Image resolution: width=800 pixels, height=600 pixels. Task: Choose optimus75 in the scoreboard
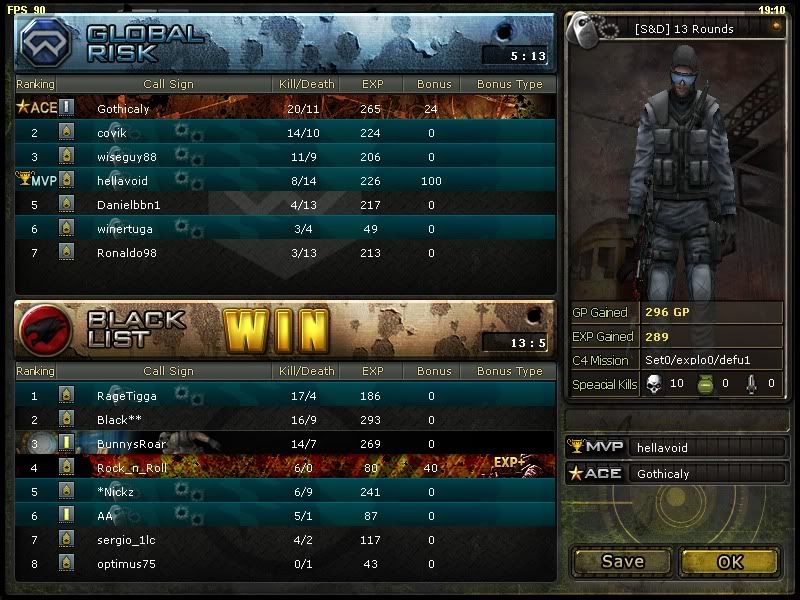pyautogui.click(x=284, y=564)
